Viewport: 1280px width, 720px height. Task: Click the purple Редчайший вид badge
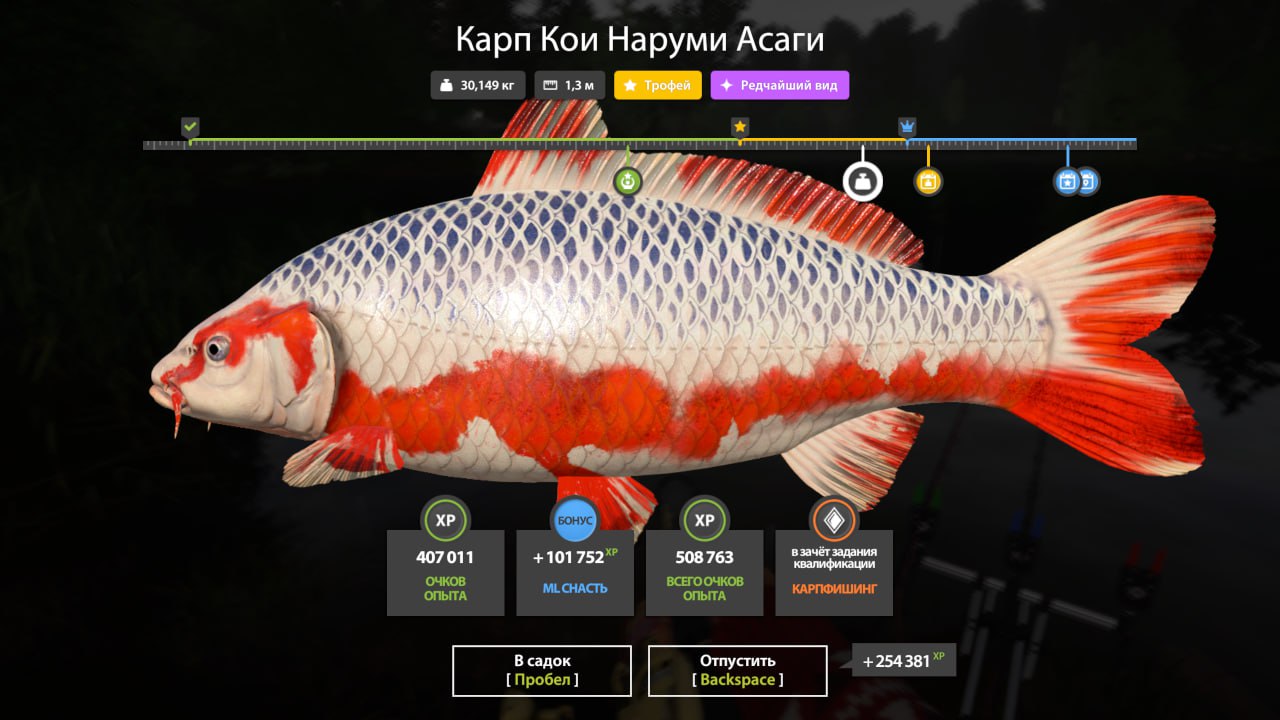pos(779,86)
